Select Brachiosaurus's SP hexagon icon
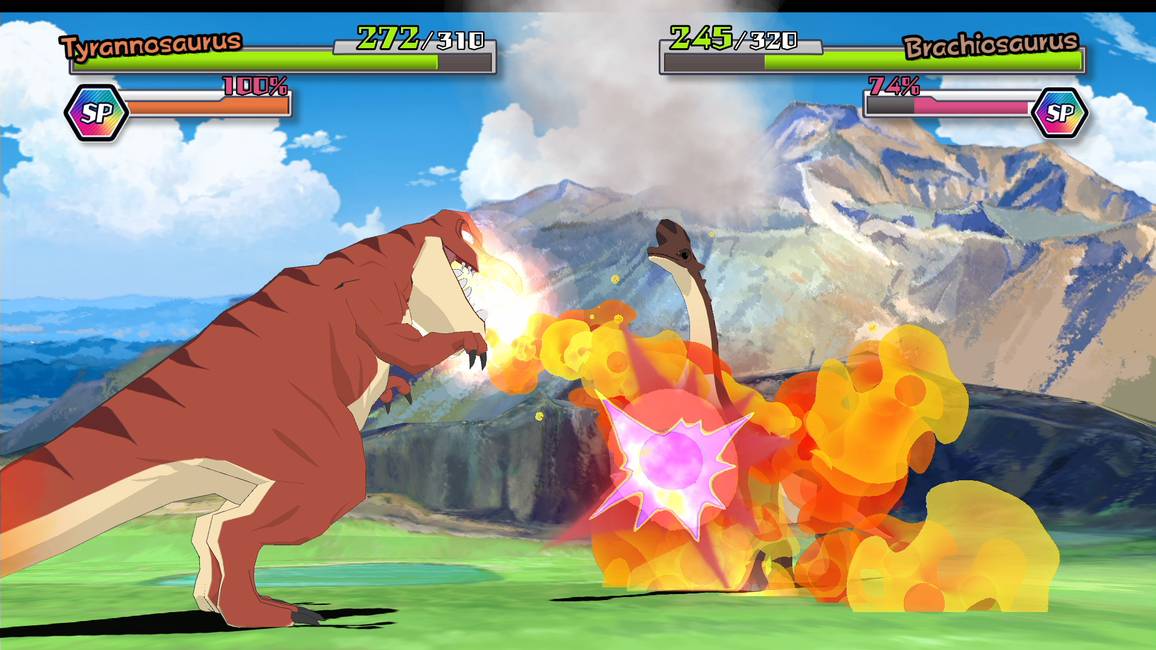Viewport: 1156px width, 650px height. (1058, 113)
